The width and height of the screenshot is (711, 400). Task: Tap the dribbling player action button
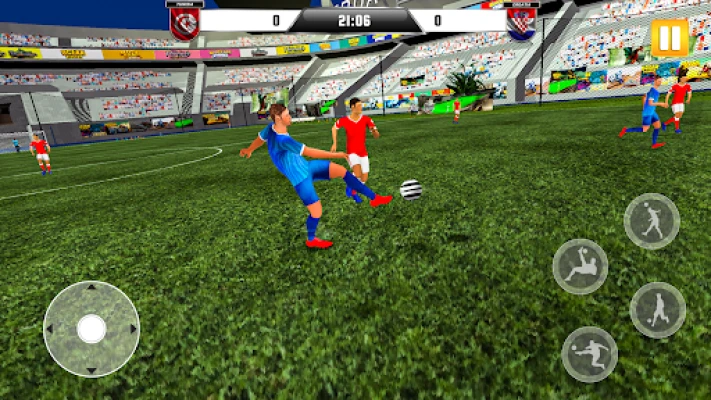pos(657,310)
